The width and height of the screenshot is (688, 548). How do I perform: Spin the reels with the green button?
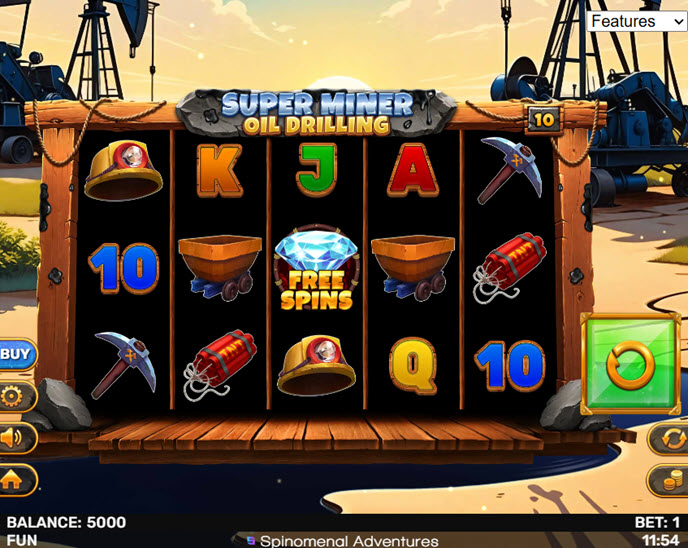[x=632, y=364]
